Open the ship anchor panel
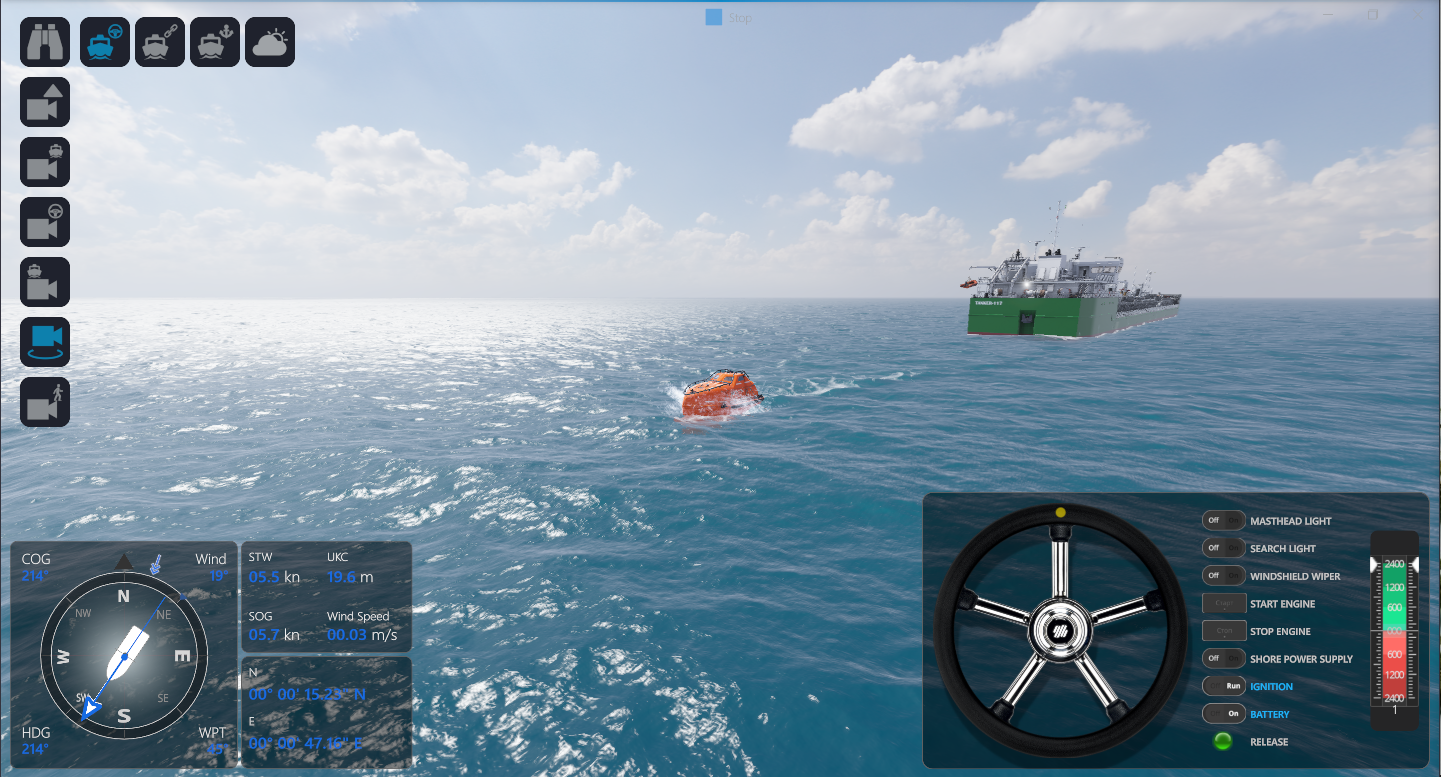Viewport: 1441px width, 777px height. (x=215, y=42)
